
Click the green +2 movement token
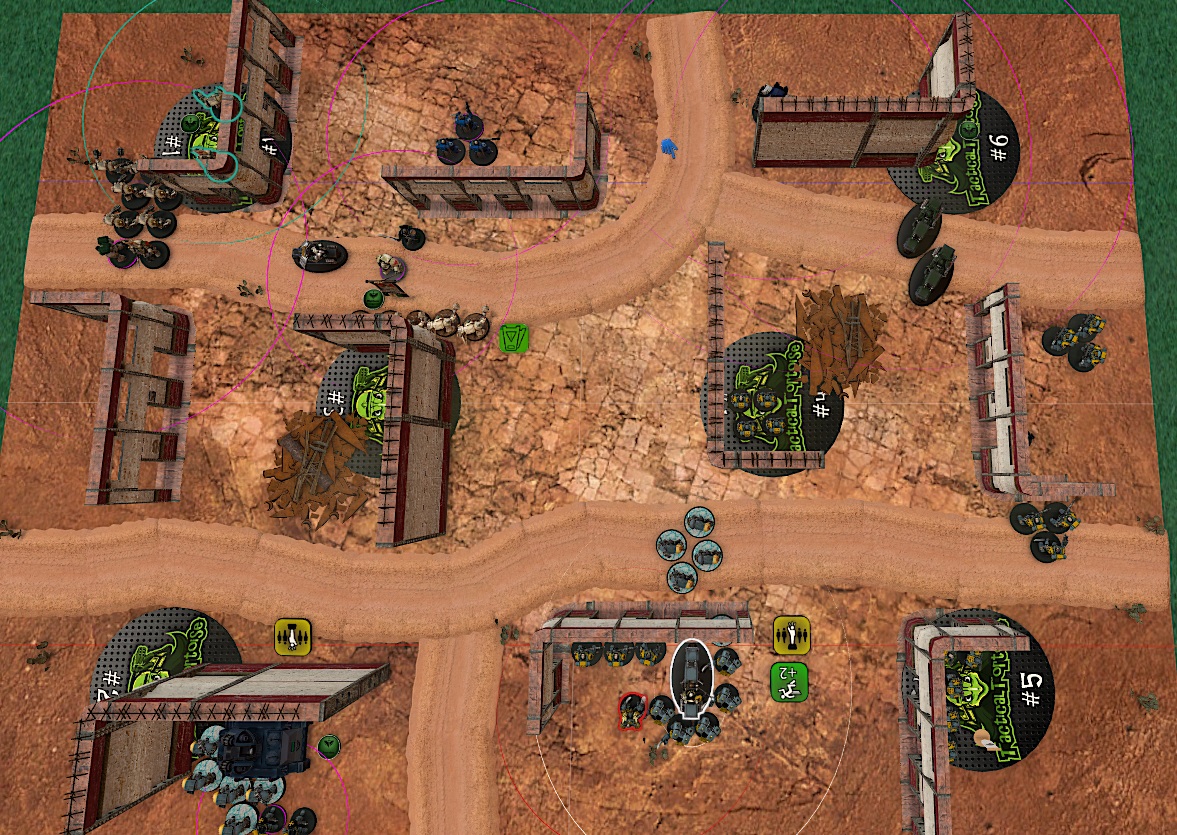789,681
